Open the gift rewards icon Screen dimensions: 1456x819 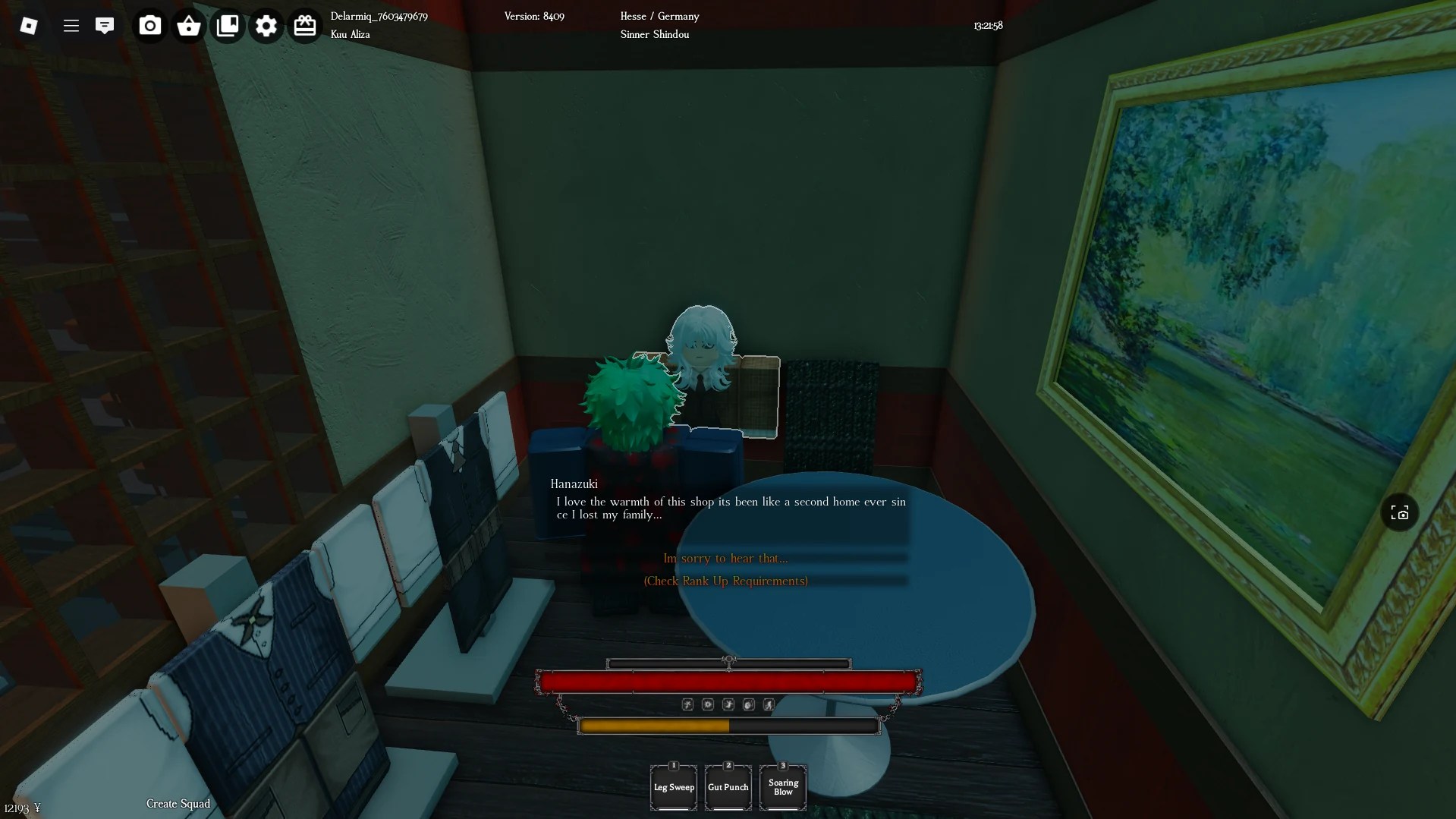point(305,25)
